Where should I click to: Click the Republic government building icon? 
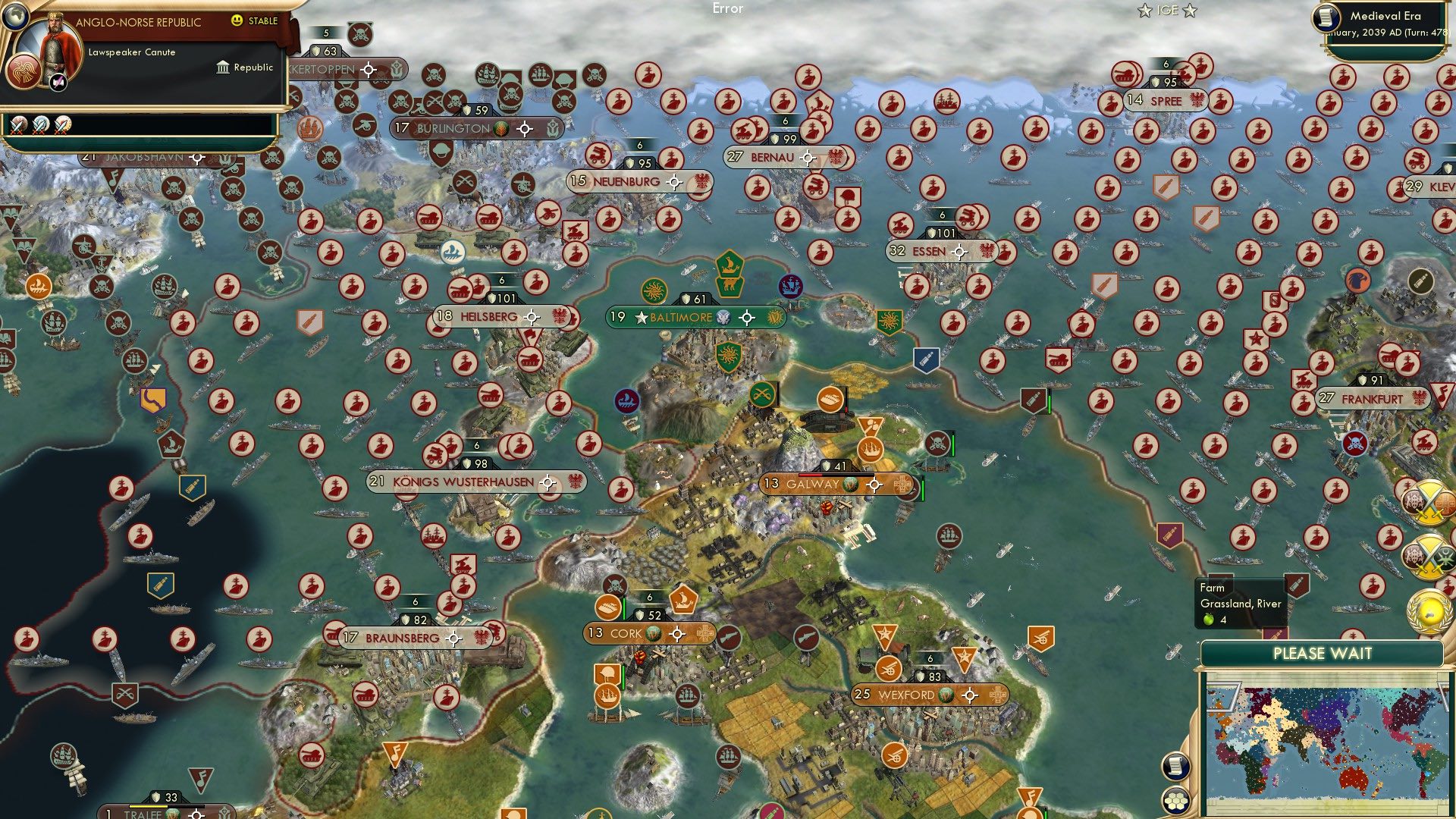pyautogui.click(x=222, y=67)
